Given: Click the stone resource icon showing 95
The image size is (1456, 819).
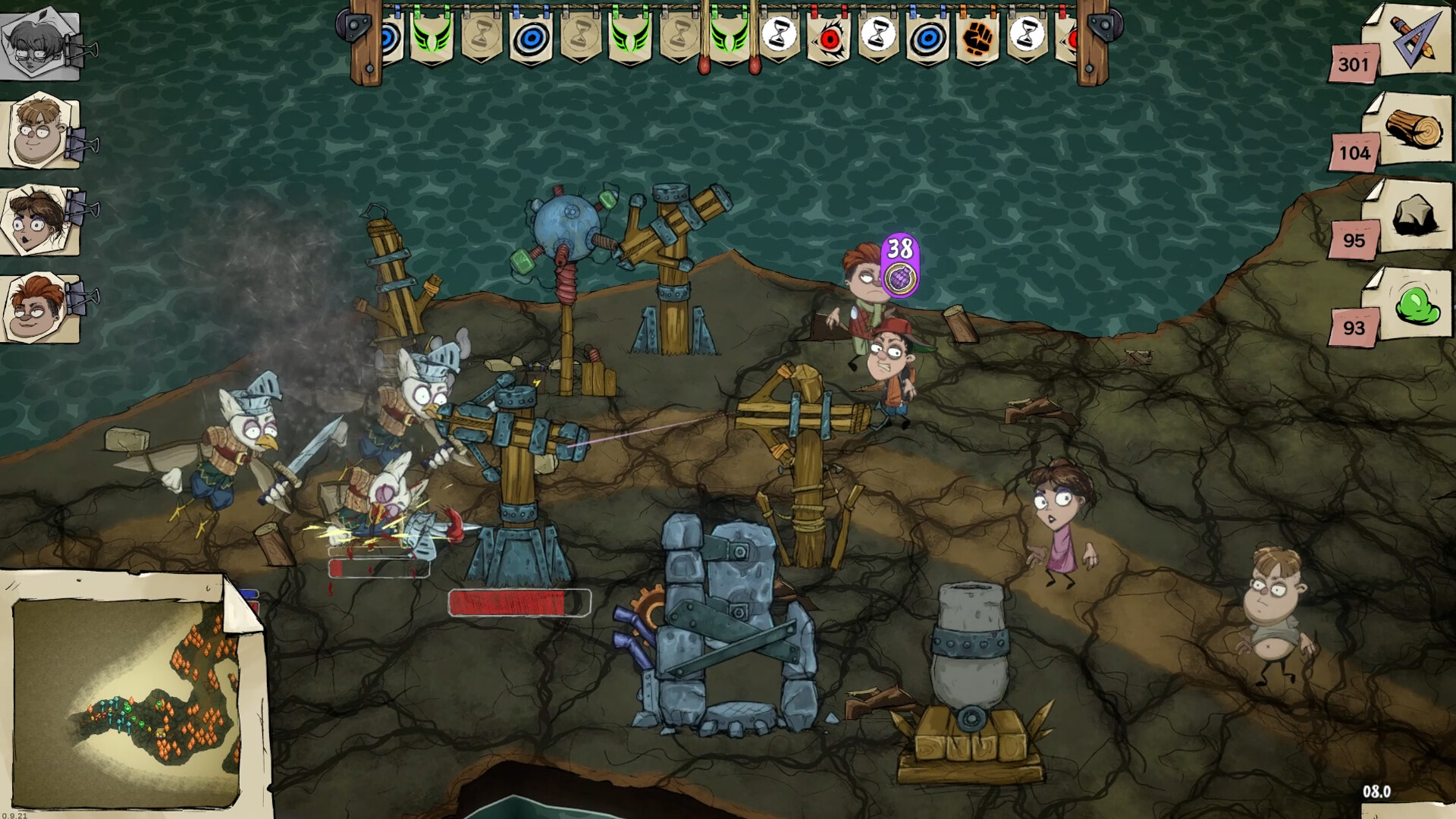Looking at the screenshot, I should point(1414,214).
